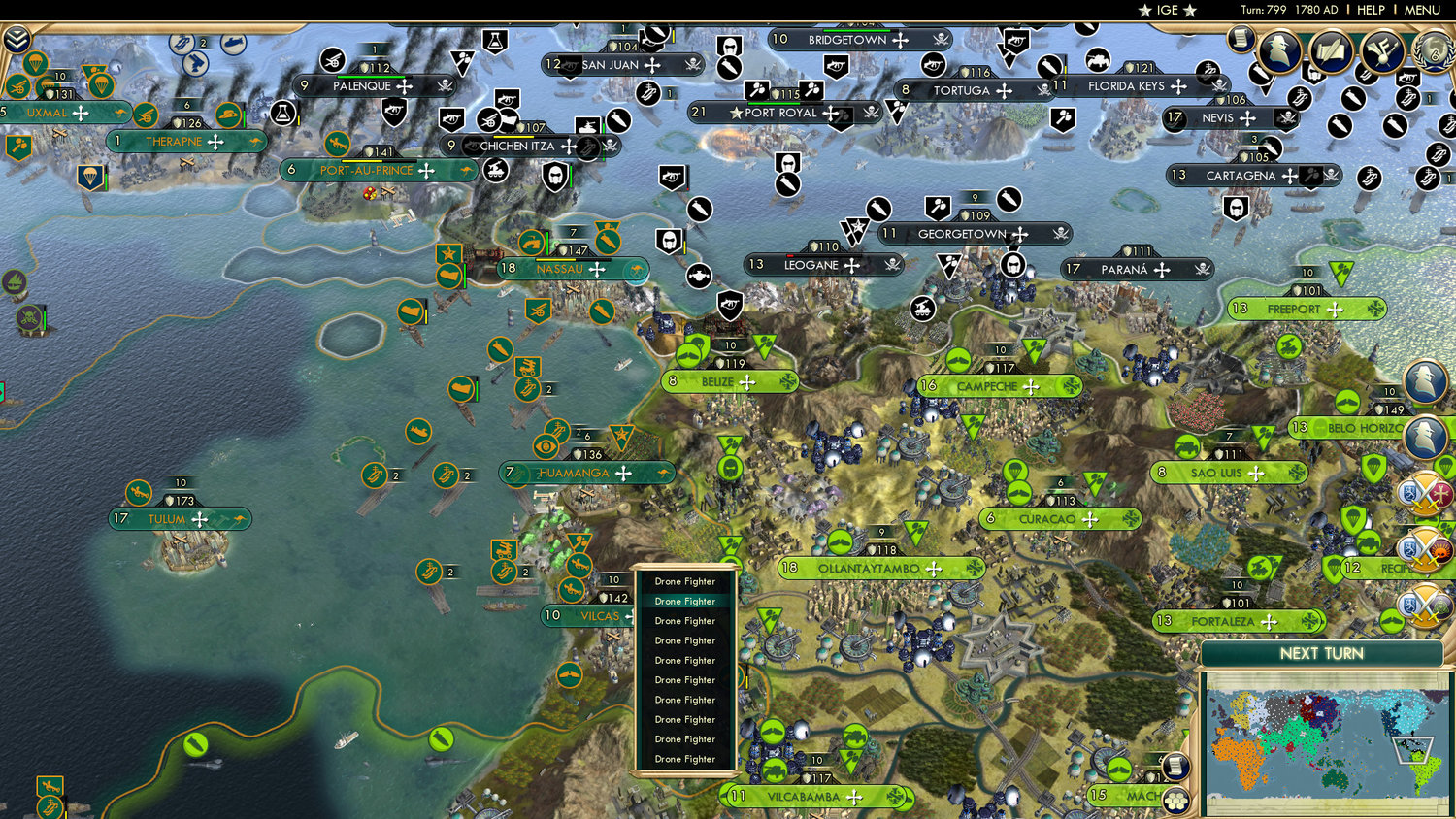Open the MENU item in the top bar

point(1423,10)
